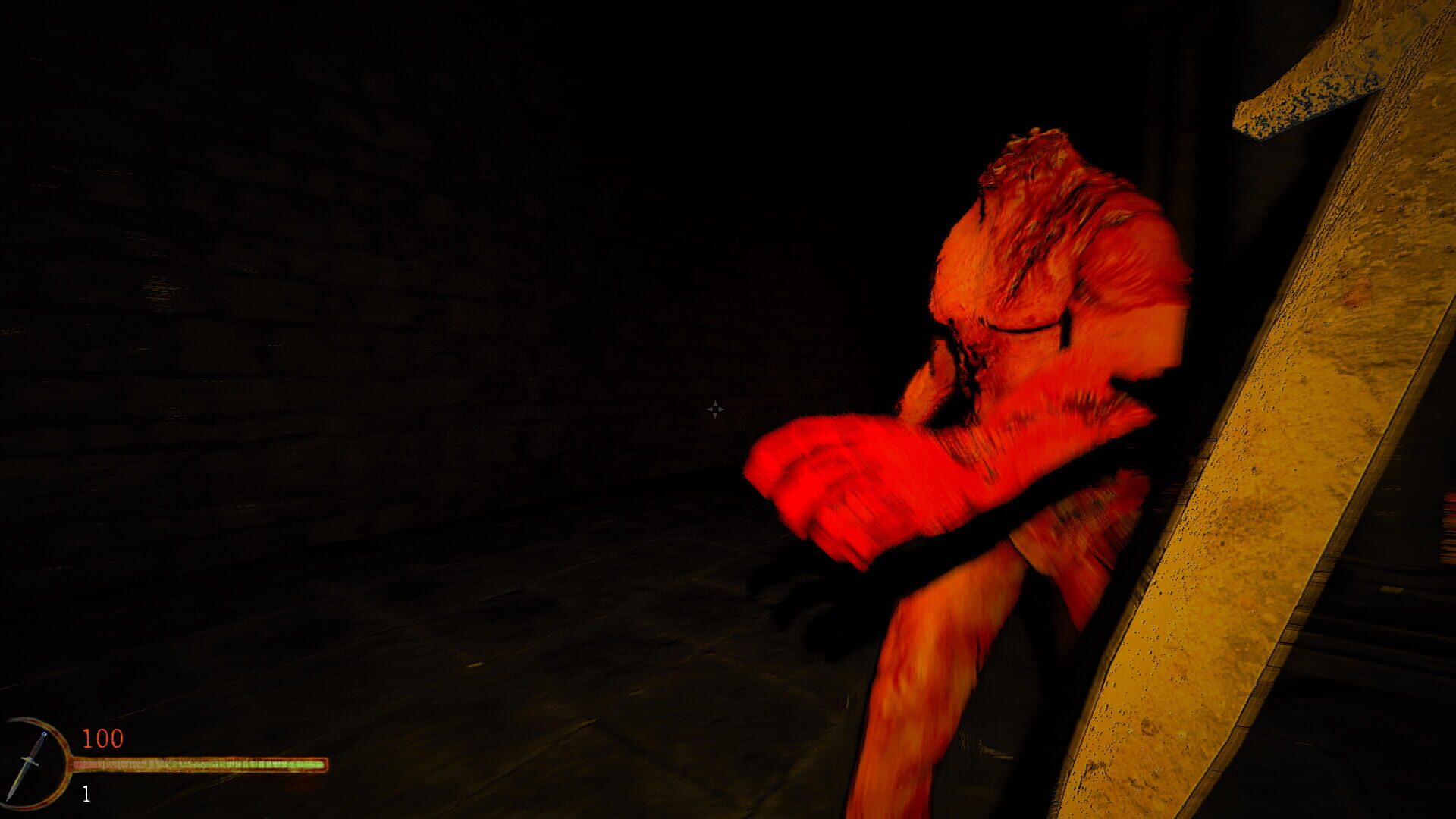Click the red 100 health value
This screenshot has height=819, width=1456.
point(103,739)
